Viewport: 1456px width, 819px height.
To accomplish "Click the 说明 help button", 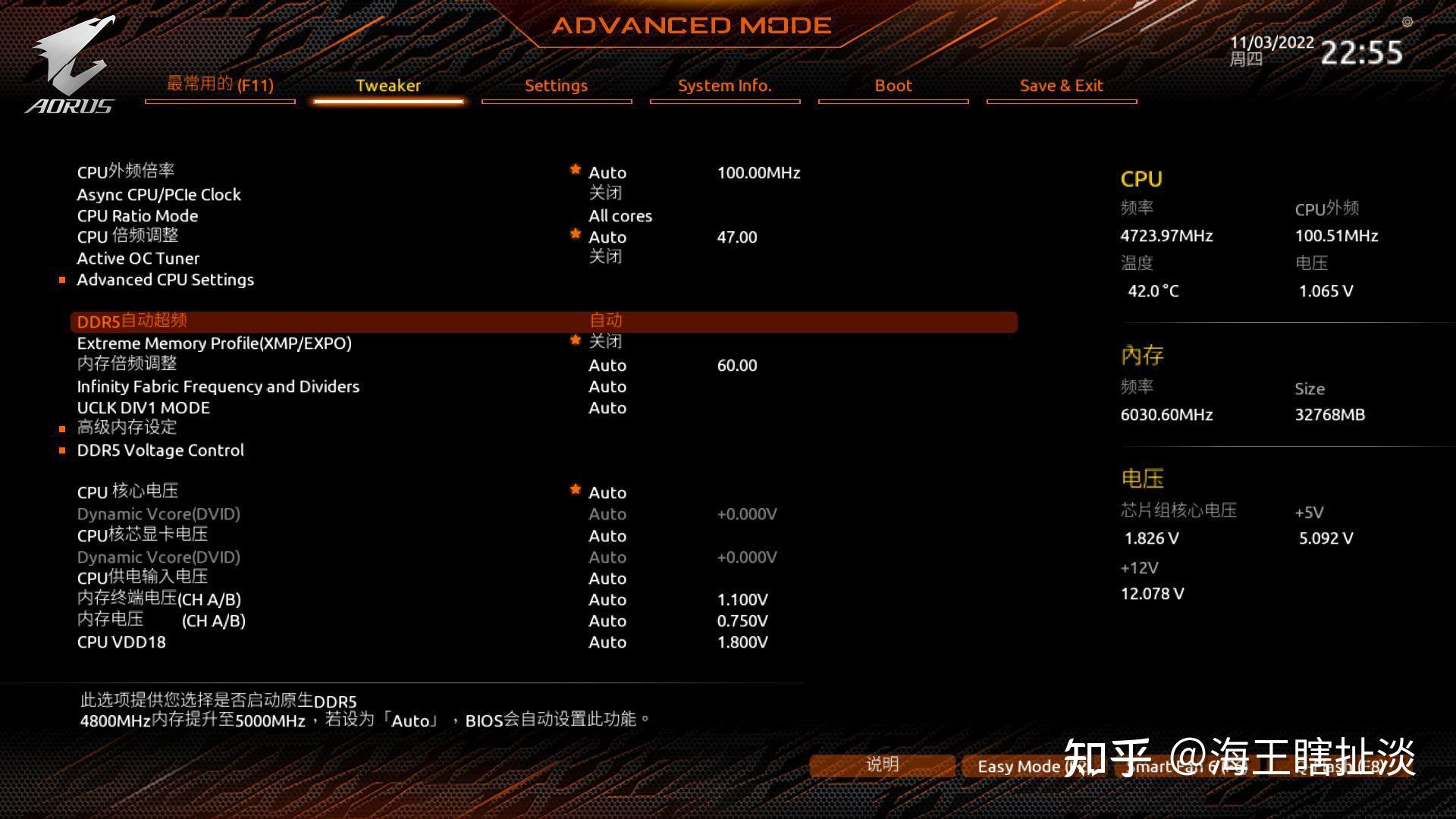I will coord(882,765).
